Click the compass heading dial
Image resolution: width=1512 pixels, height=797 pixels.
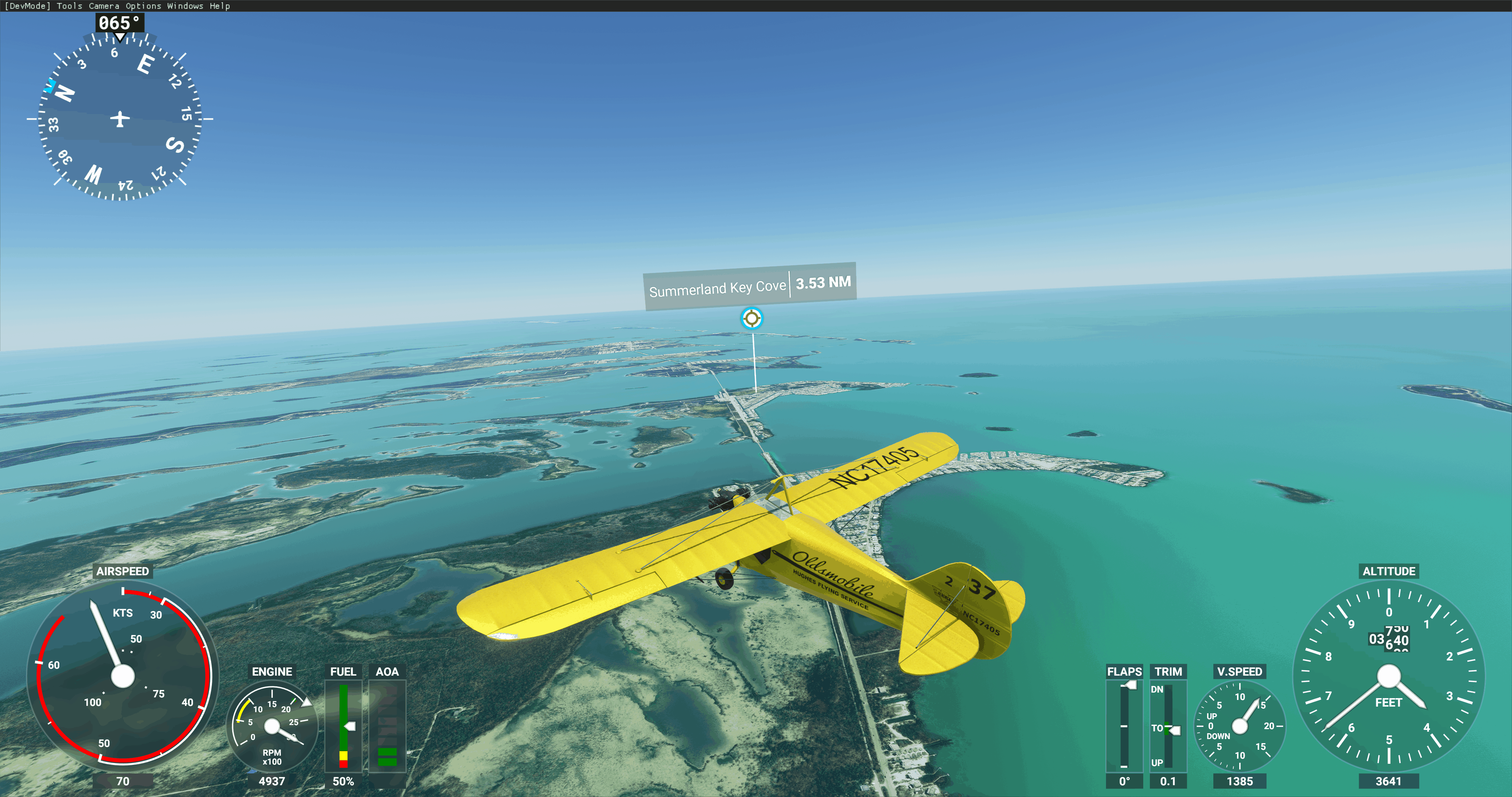point(120,118)
